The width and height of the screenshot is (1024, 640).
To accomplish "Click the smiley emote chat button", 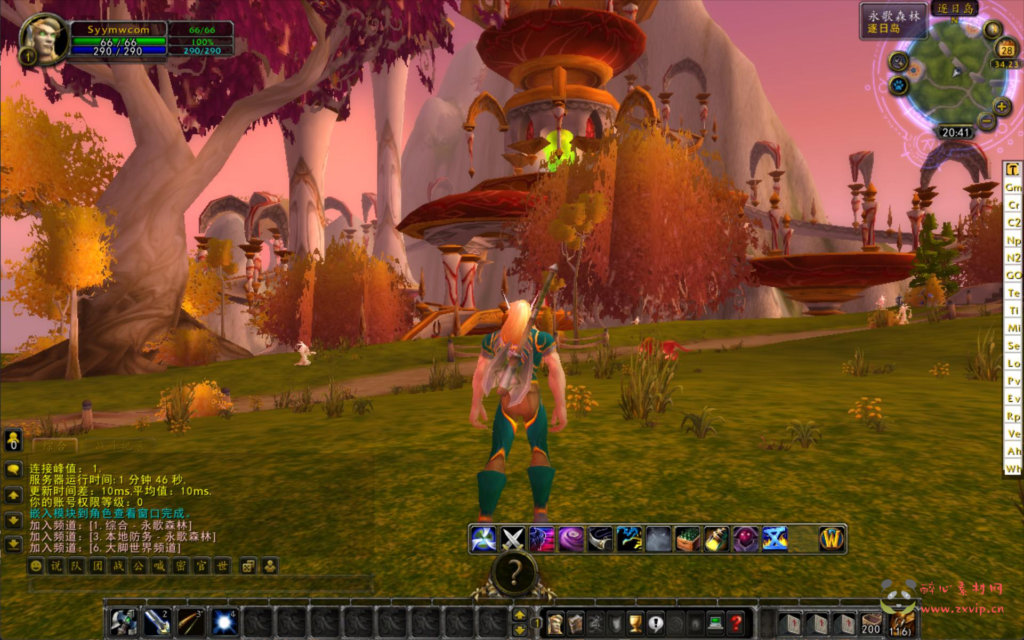I will 36,566.
